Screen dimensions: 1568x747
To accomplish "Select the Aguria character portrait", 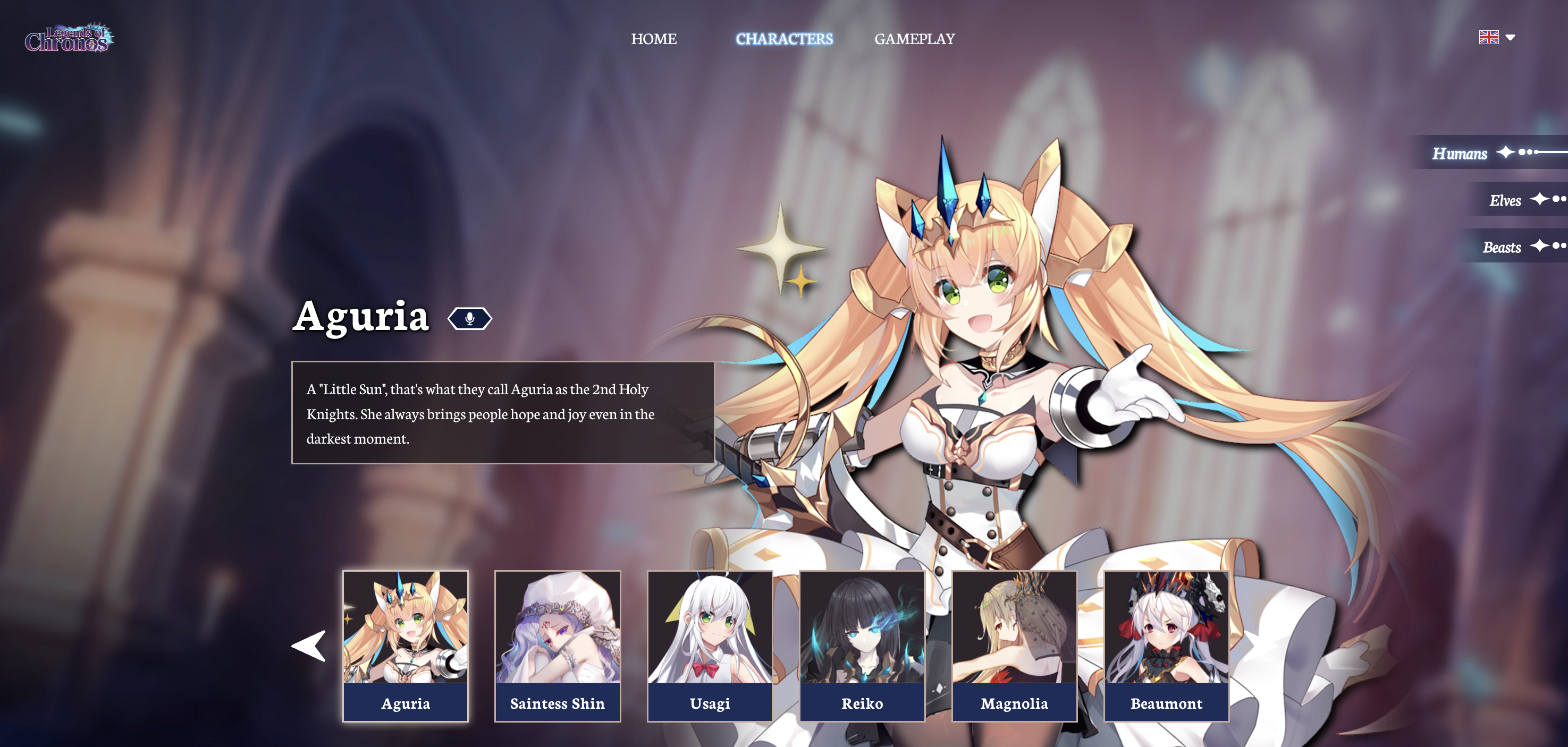I will coord(406,646).
